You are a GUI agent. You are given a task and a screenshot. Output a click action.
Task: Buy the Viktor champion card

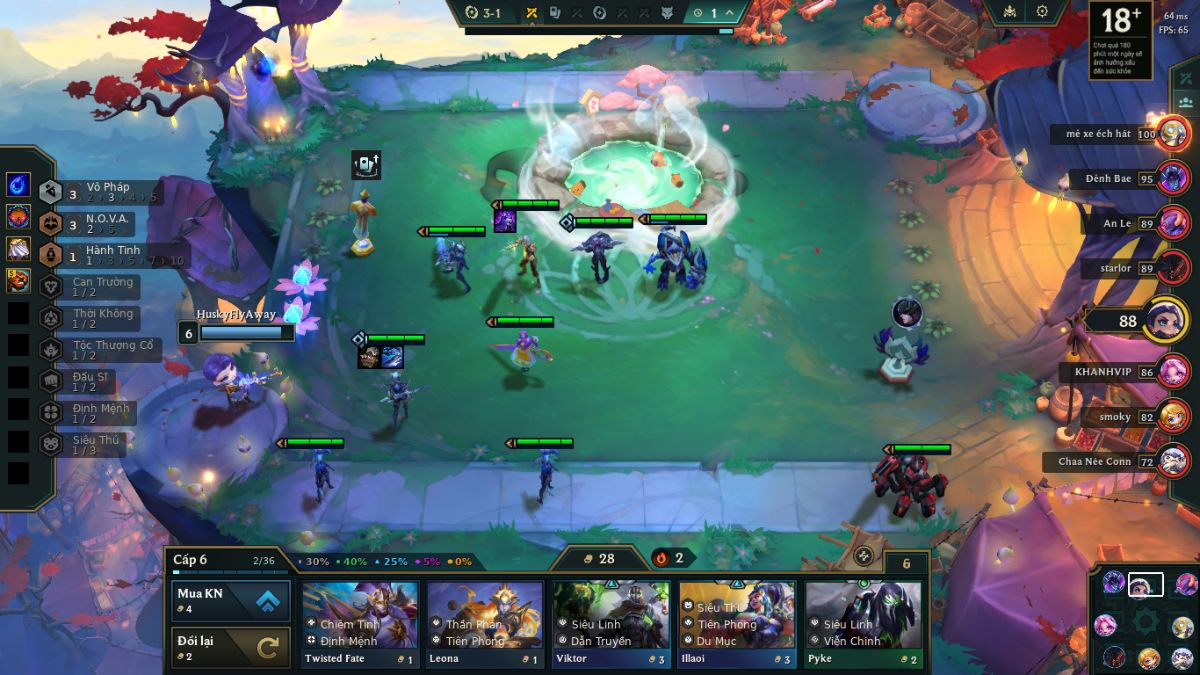(611, 624)
